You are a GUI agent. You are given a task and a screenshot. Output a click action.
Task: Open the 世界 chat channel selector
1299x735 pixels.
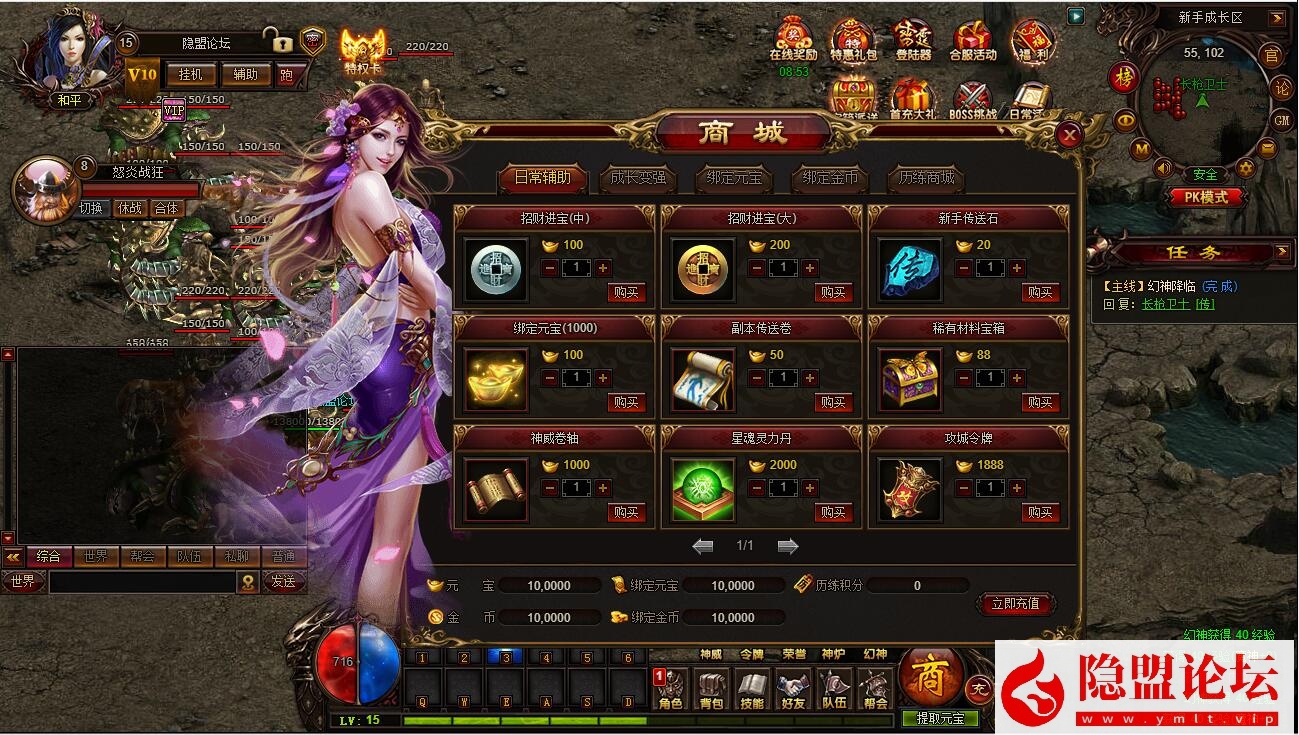(x=24, y=581)
